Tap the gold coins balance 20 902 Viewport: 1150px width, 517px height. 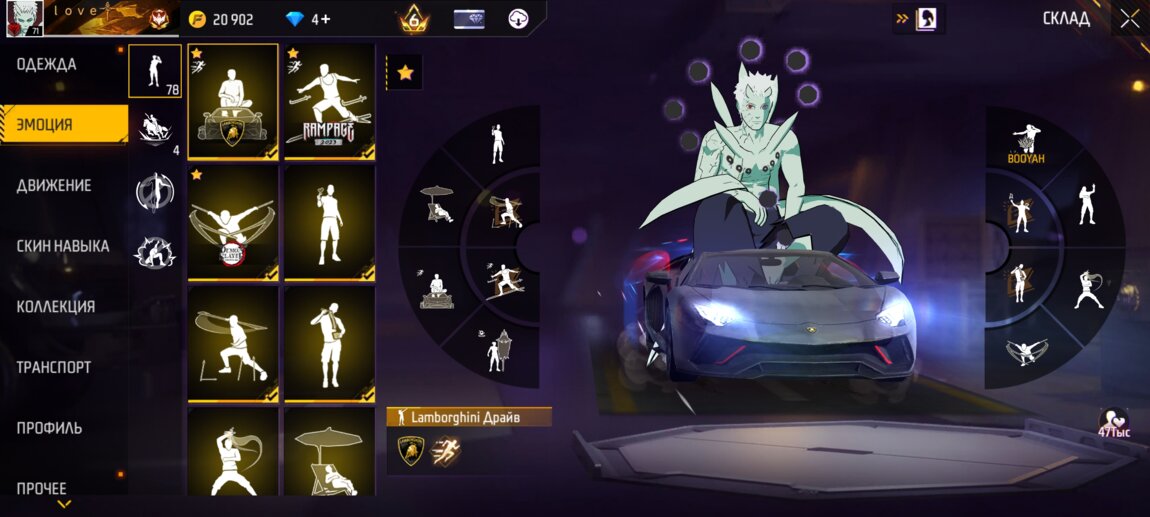tap(222, 19)
